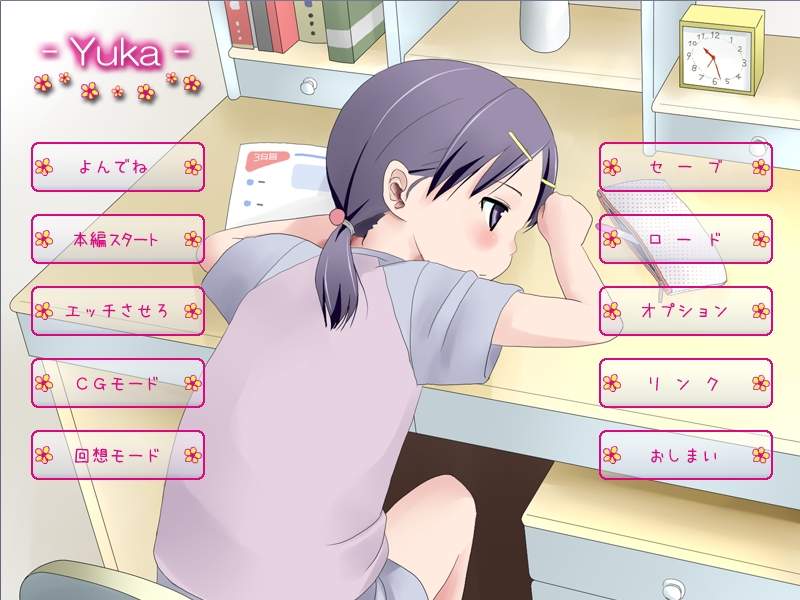Choose the セーブ save button

click(685, 167)
